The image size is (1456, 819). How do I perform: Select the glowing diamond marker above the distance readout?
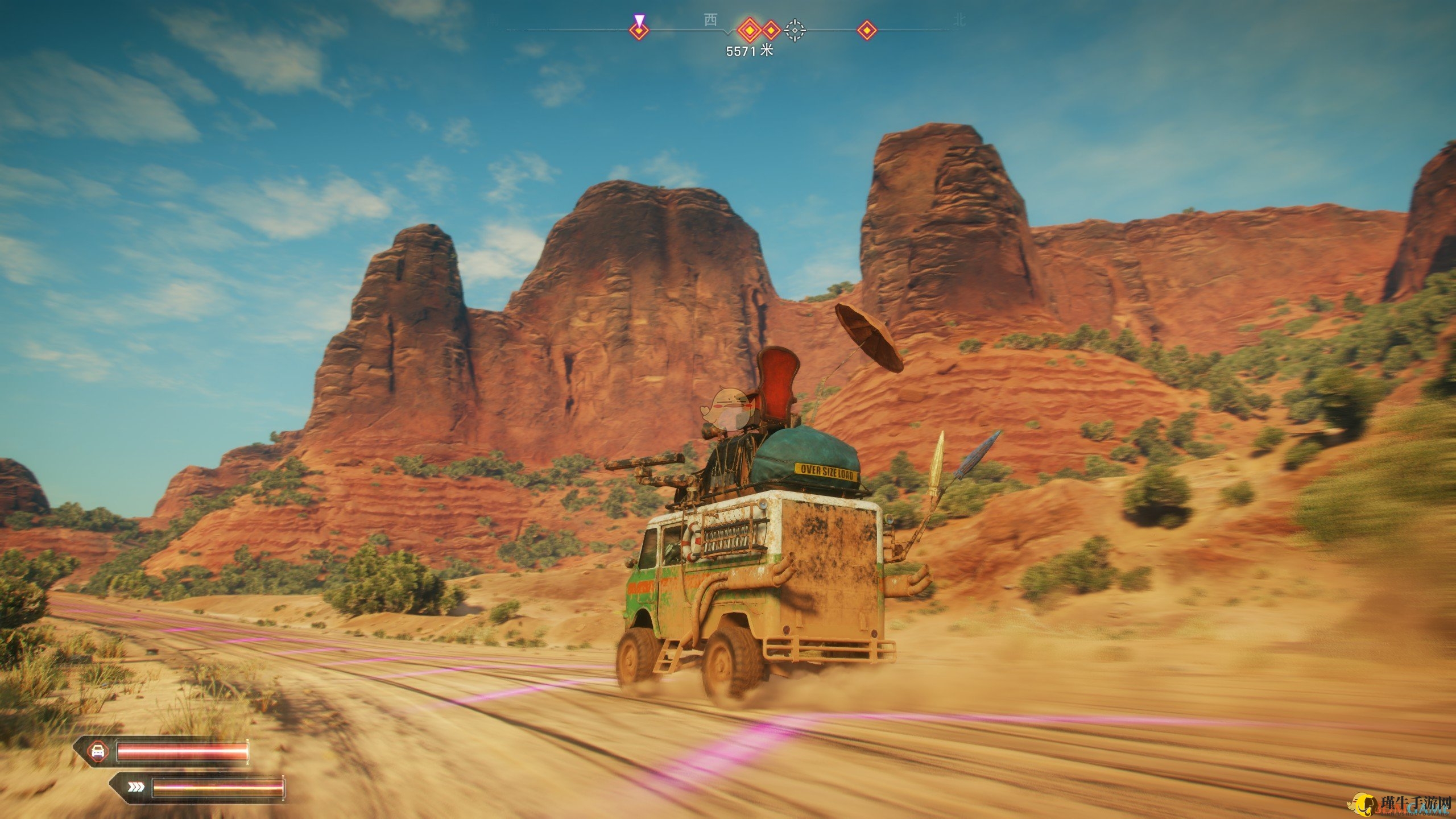pyautogui.click(x=749, y=29)
